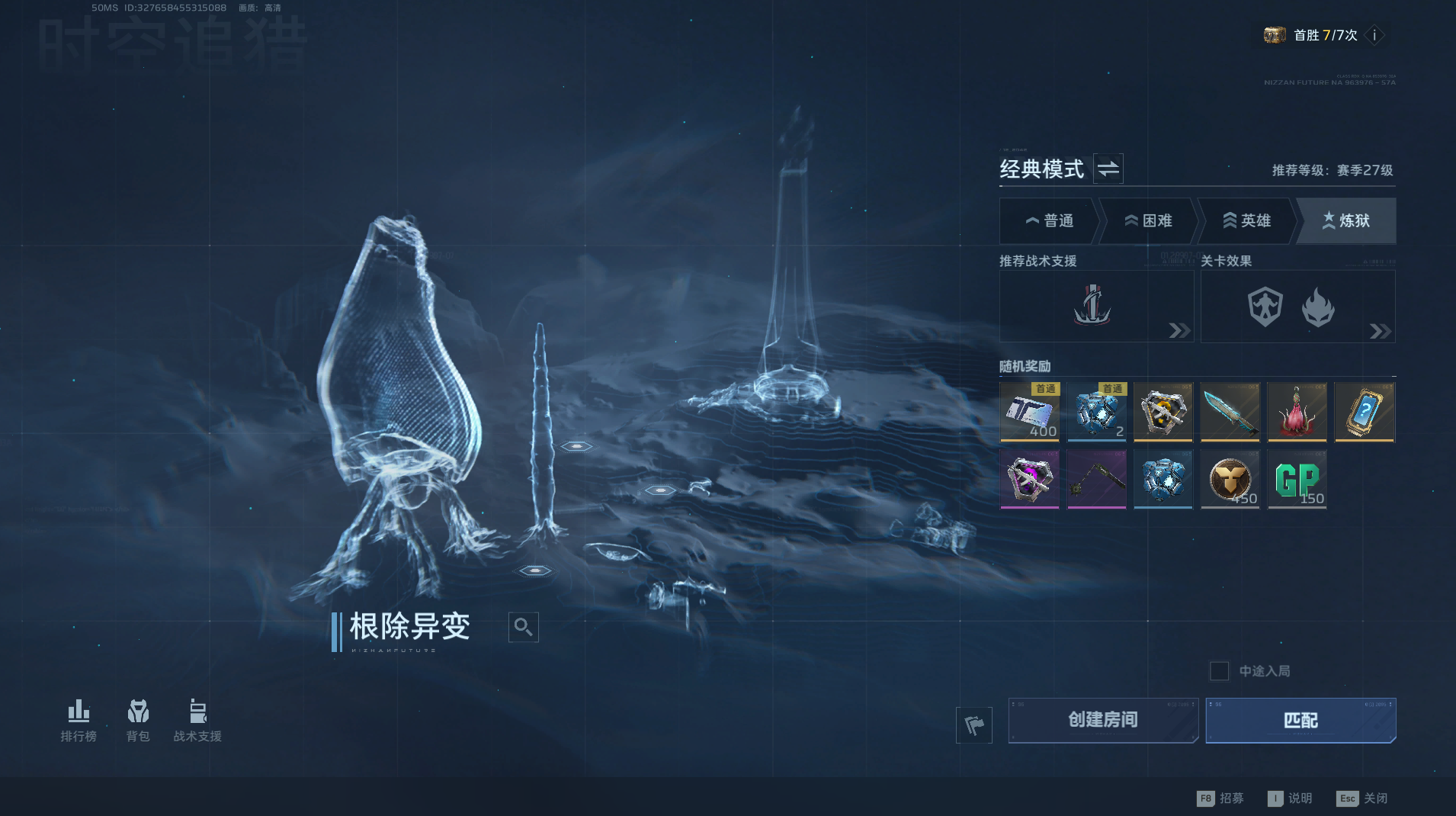Image resolution: width=1456 pixels, height=816 pixels.
Task: Switch game mode with the 经典模式 toggle arrows
Action: (x=1110, y=169)
